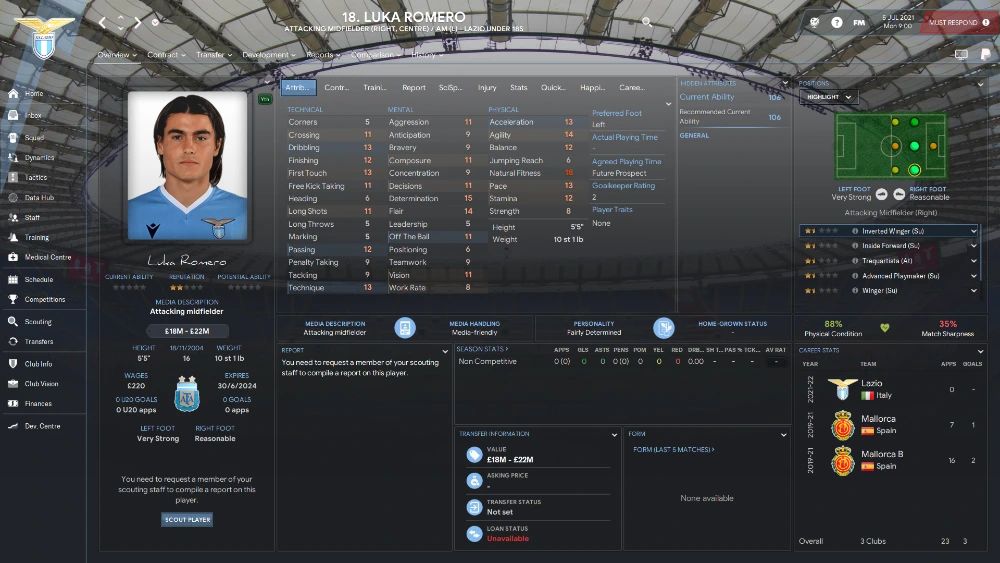This screenshot has width=1000, height=563.
Task: Select the Inverted Winger role row
Action: point(890,231)
